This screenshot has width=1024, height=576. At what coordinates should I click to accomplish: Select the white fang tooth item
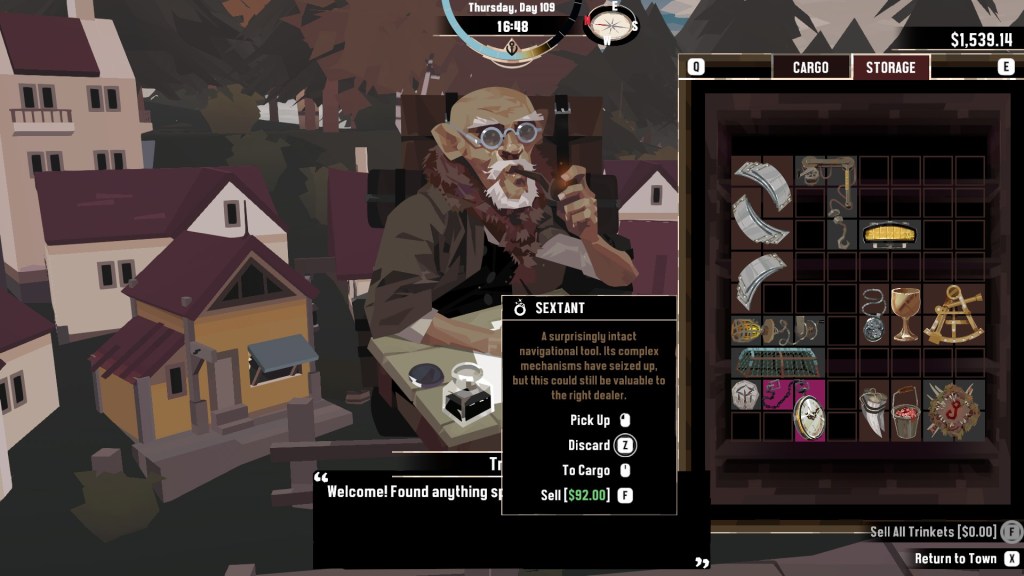(874, 412)
